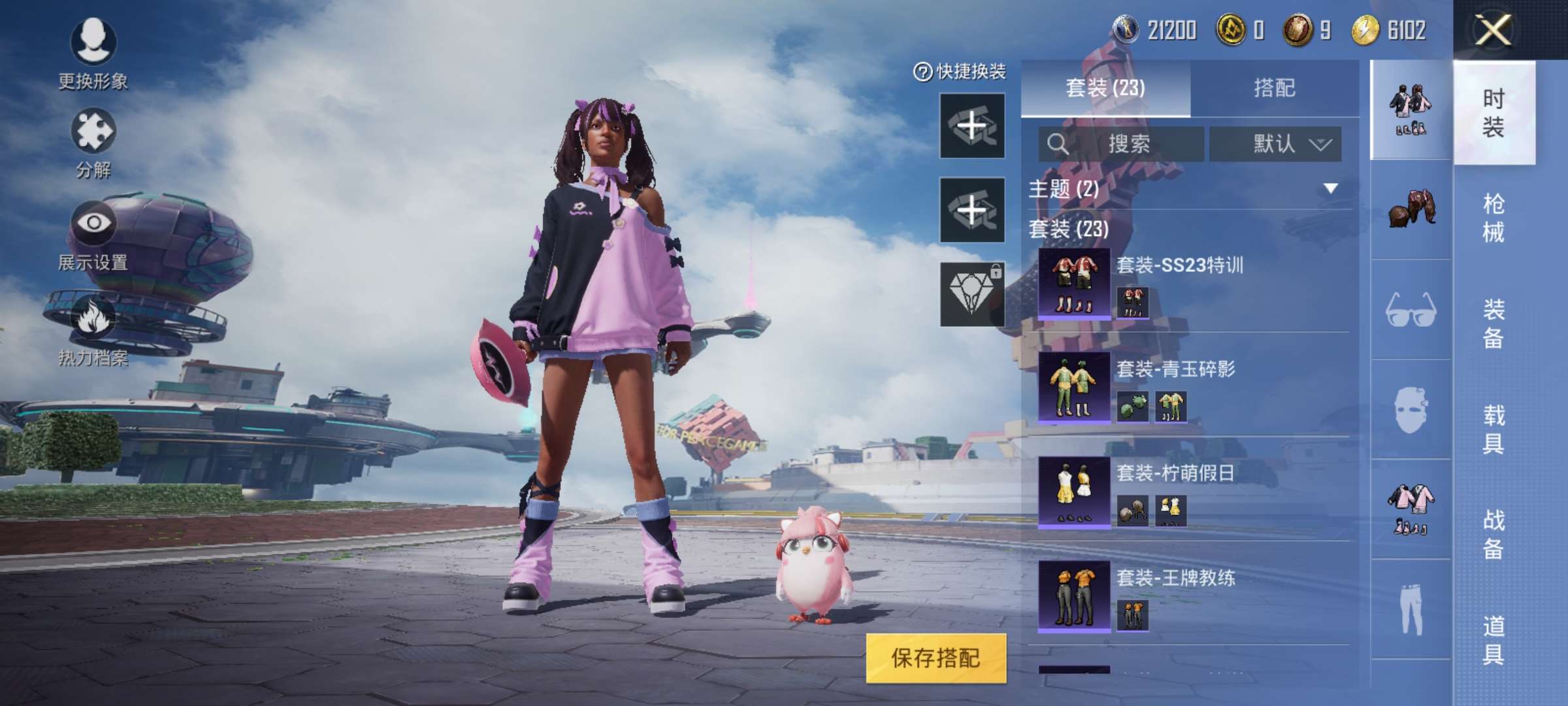Image resolution: width=1568 pixels, height=706 pixels.
Task: Select the 套装 (23) tab
Action: pyautogui.click(x=1105, y=88)
